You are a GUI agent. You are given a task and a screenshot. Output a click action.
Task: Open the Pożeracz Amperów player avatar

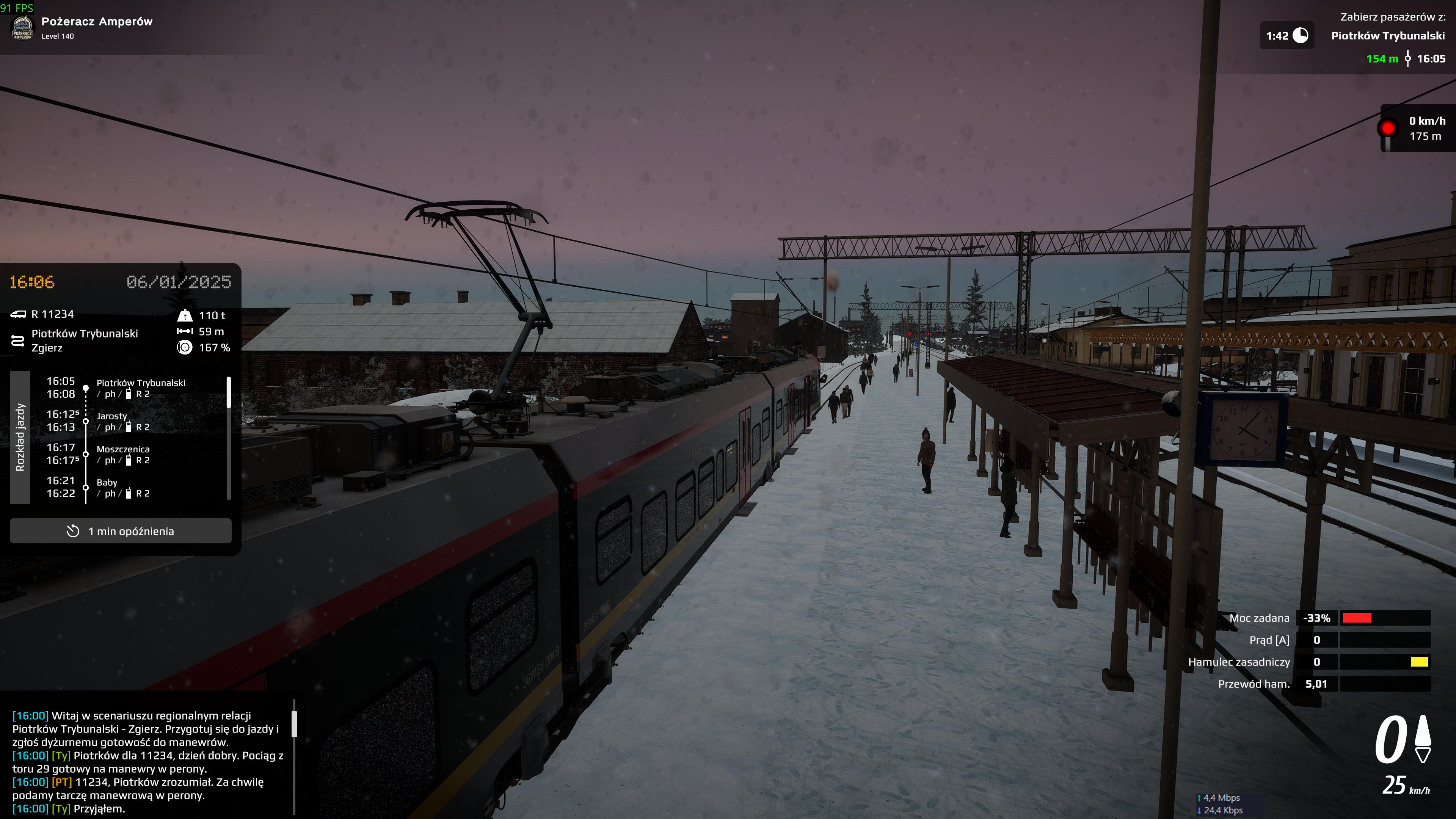click(x=23, y=27)
